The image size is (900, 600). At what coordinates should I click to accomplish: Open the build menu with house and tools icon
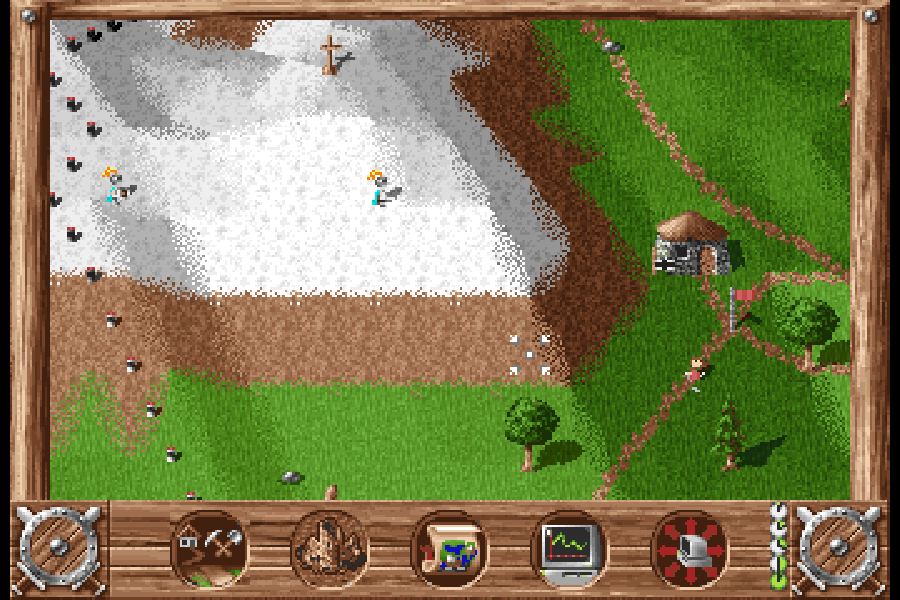pyautogui.click(x=210, y=549)
